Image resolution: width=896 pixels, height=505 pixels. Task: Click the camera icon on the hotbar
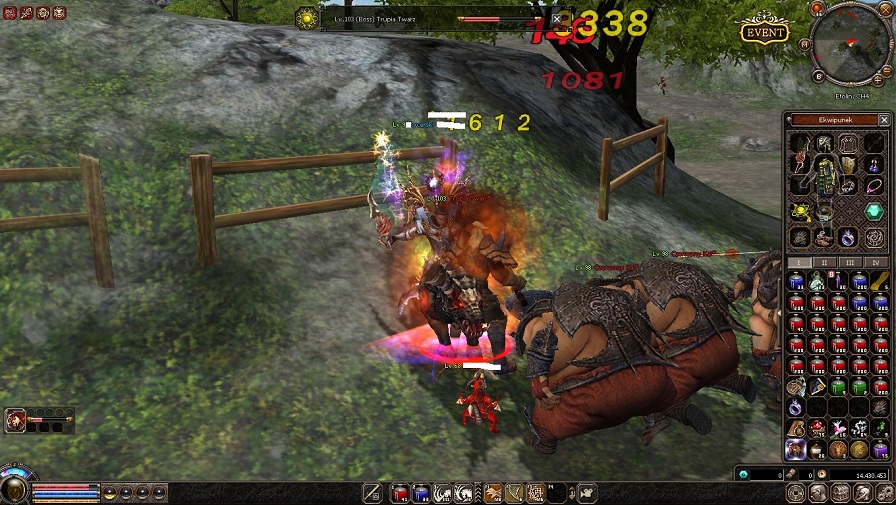pyautogui.click(x=587, y=492)
